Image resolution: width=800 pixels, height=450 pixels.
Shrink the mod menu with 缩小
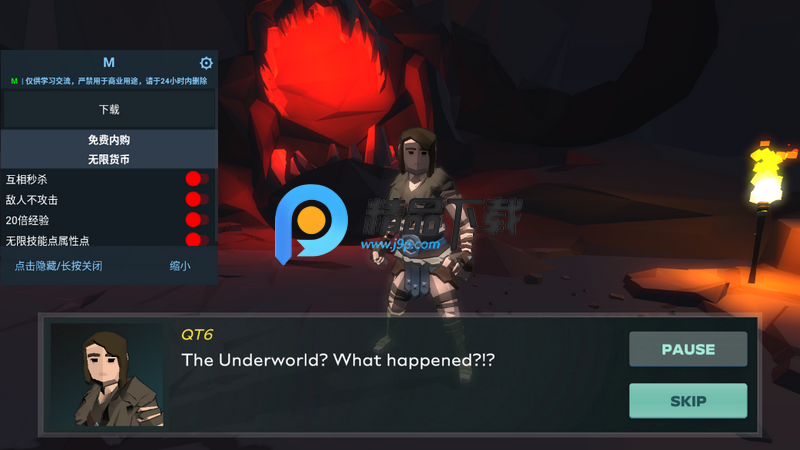point(180,266)
